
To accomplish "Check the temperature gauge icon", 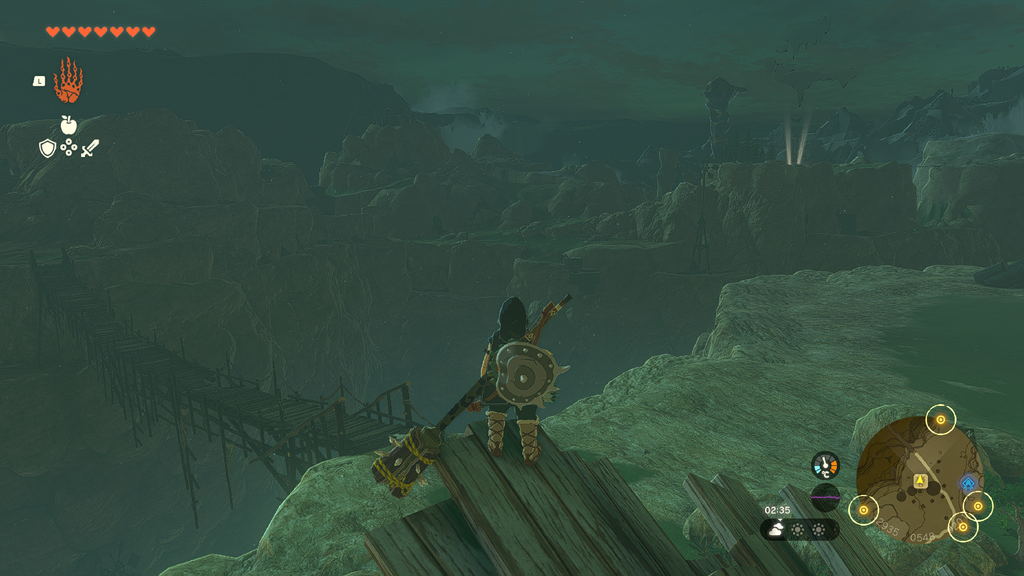I will click(825, 465).
